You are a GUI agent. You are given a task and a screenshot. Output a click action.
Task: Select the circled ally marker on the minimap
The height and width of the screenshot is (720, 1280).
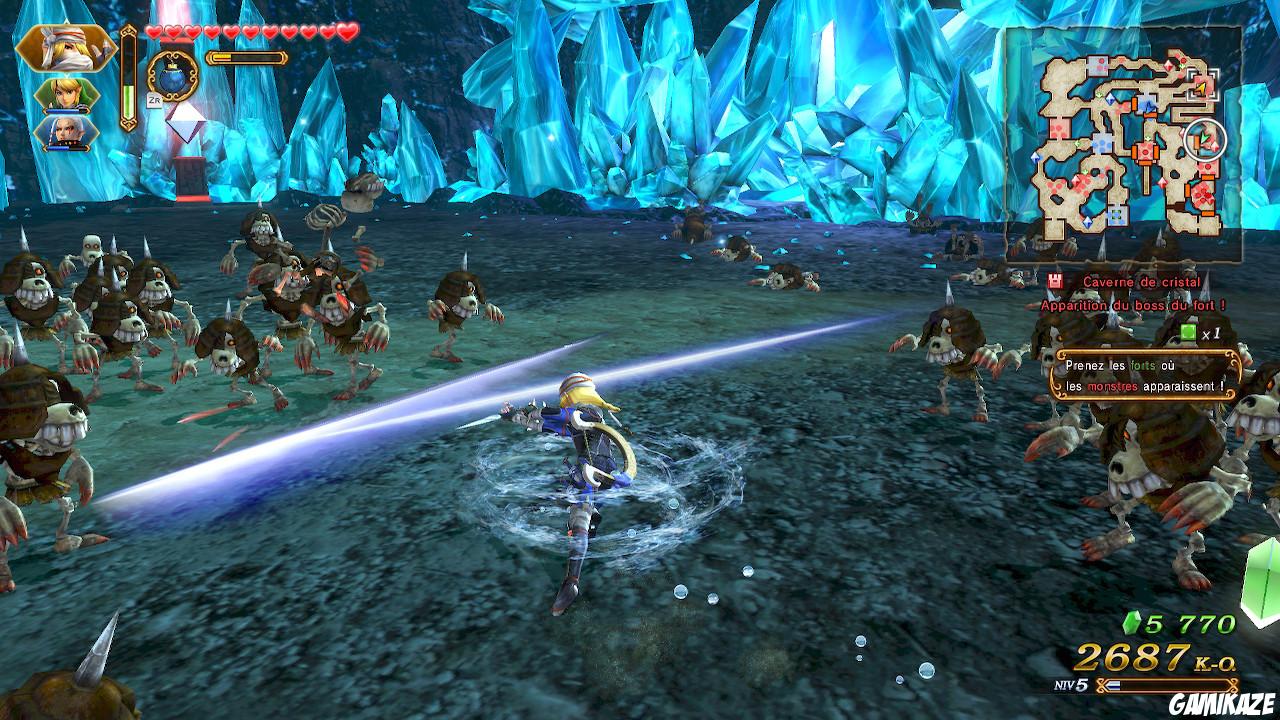pyautogui.click(x=1207, y=137)
